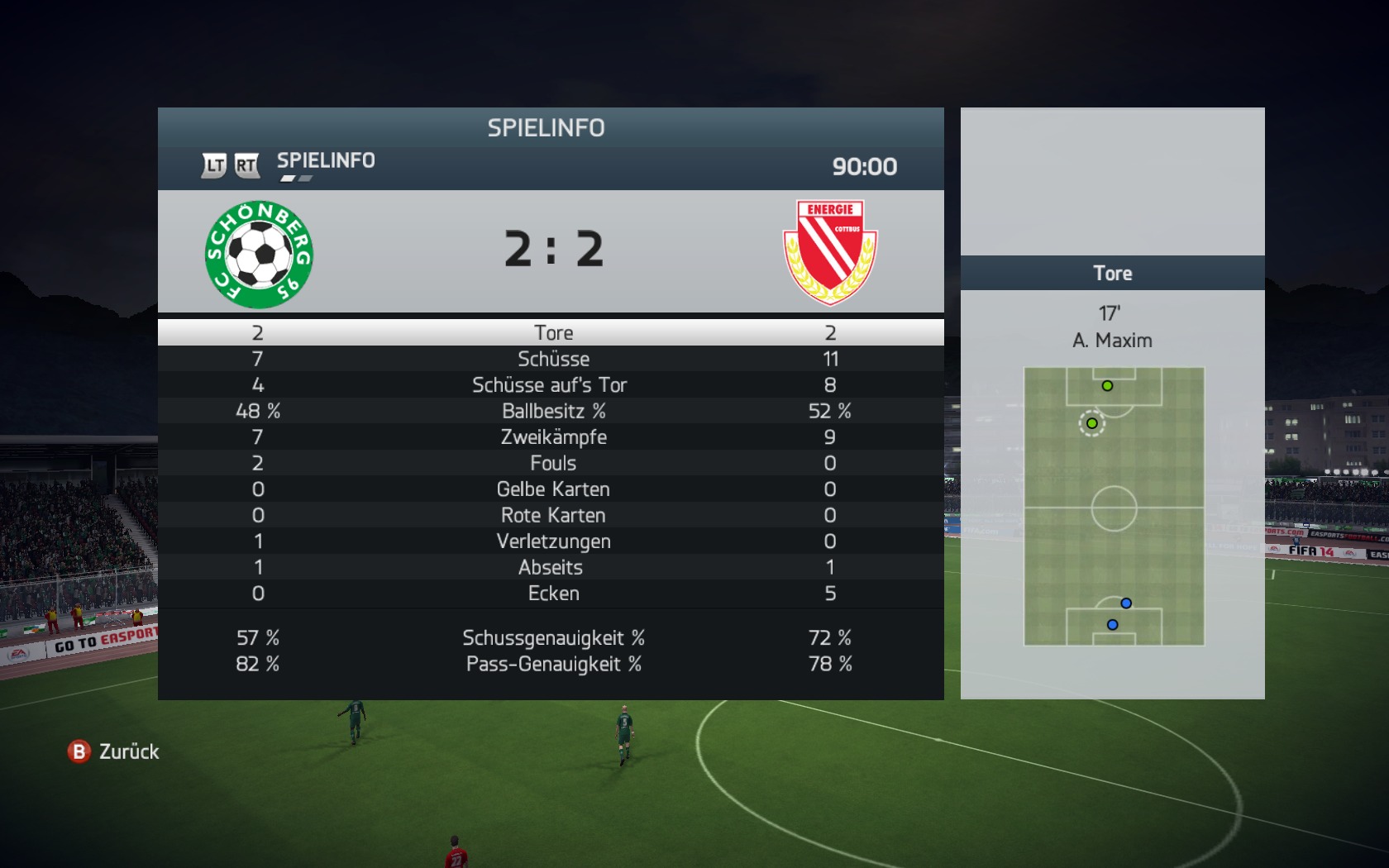The image size is (1389, 868).
Task: Select the Tore stats row
Action: click(x=551, y=332)
